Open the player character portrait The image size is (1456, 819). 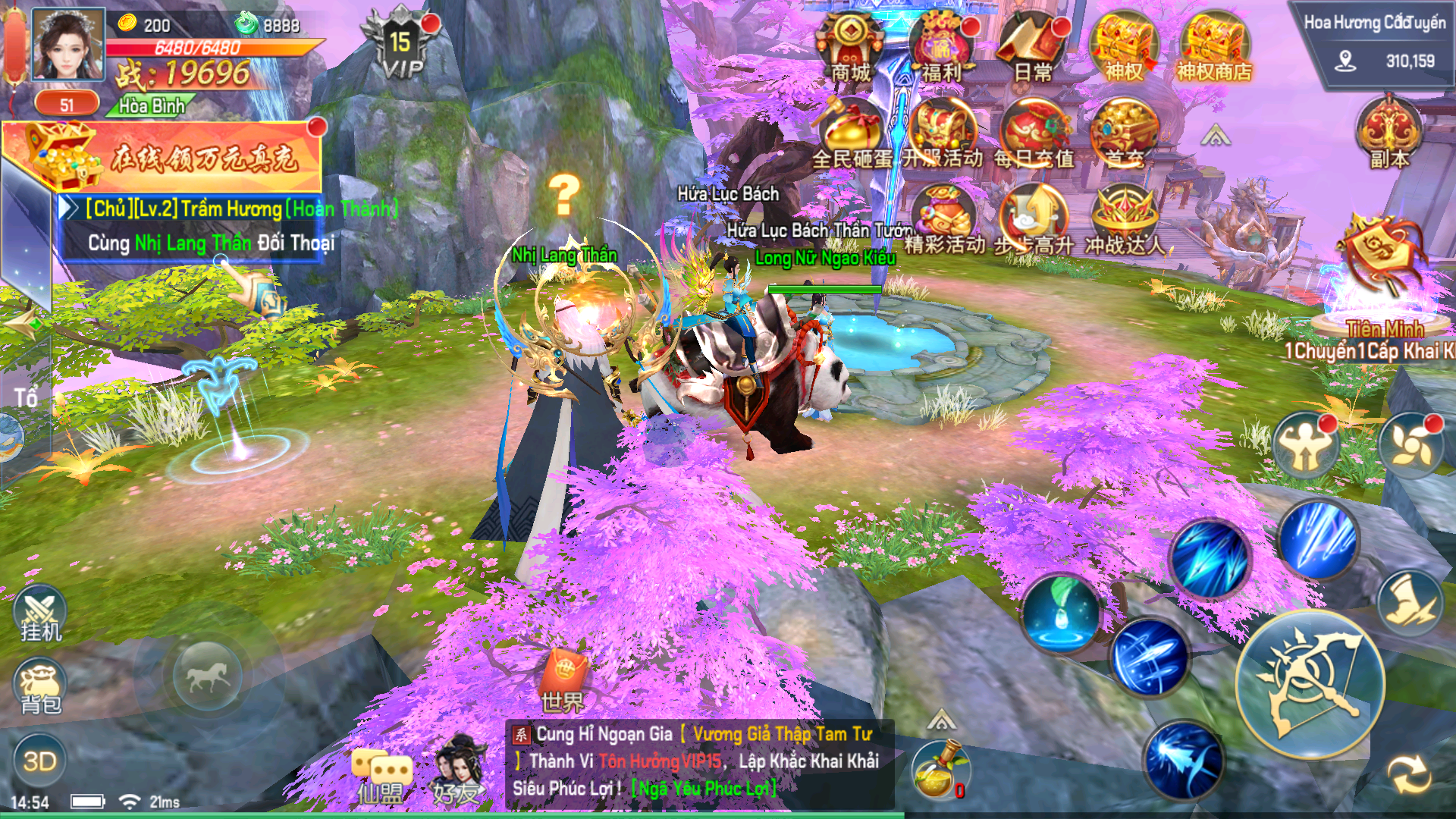[68, 45]
